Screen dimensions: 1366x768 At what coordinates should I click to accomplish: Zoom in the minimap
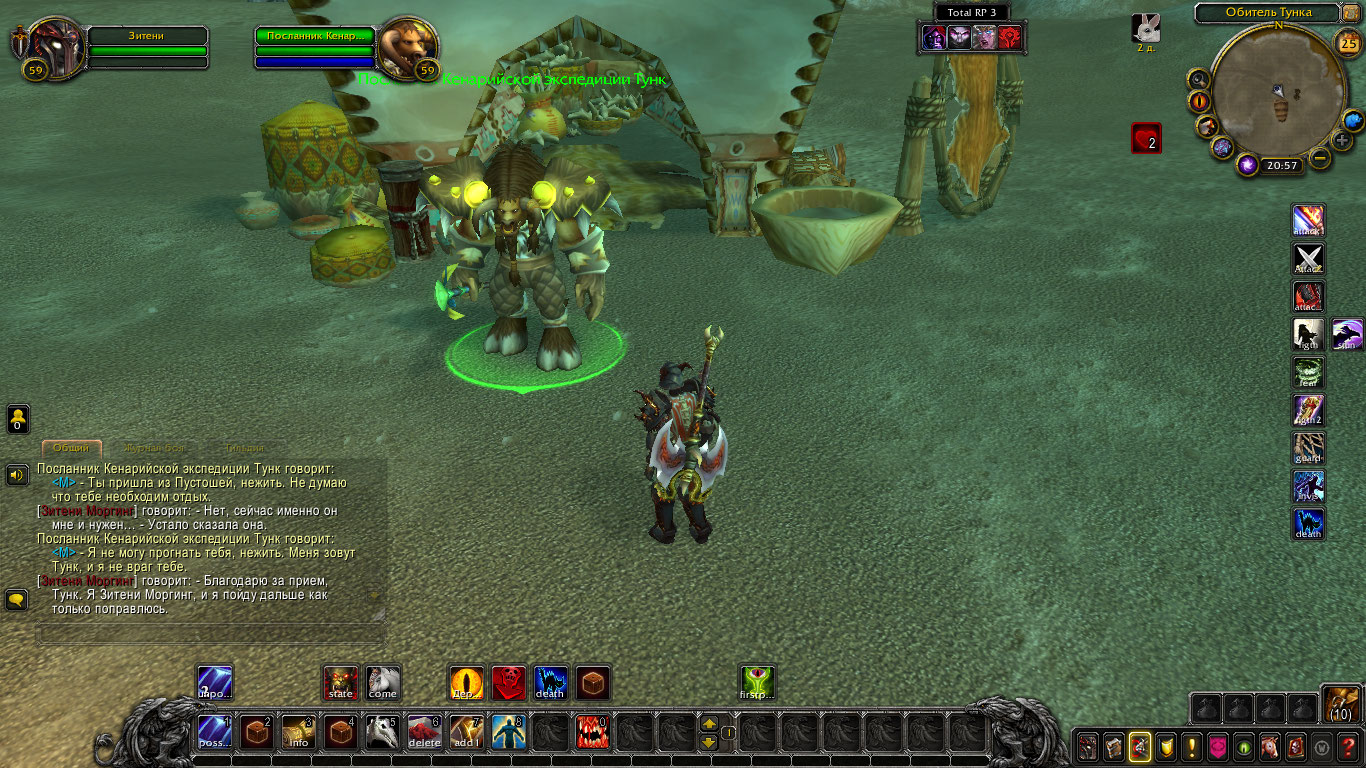click(x=1342, y=140)
